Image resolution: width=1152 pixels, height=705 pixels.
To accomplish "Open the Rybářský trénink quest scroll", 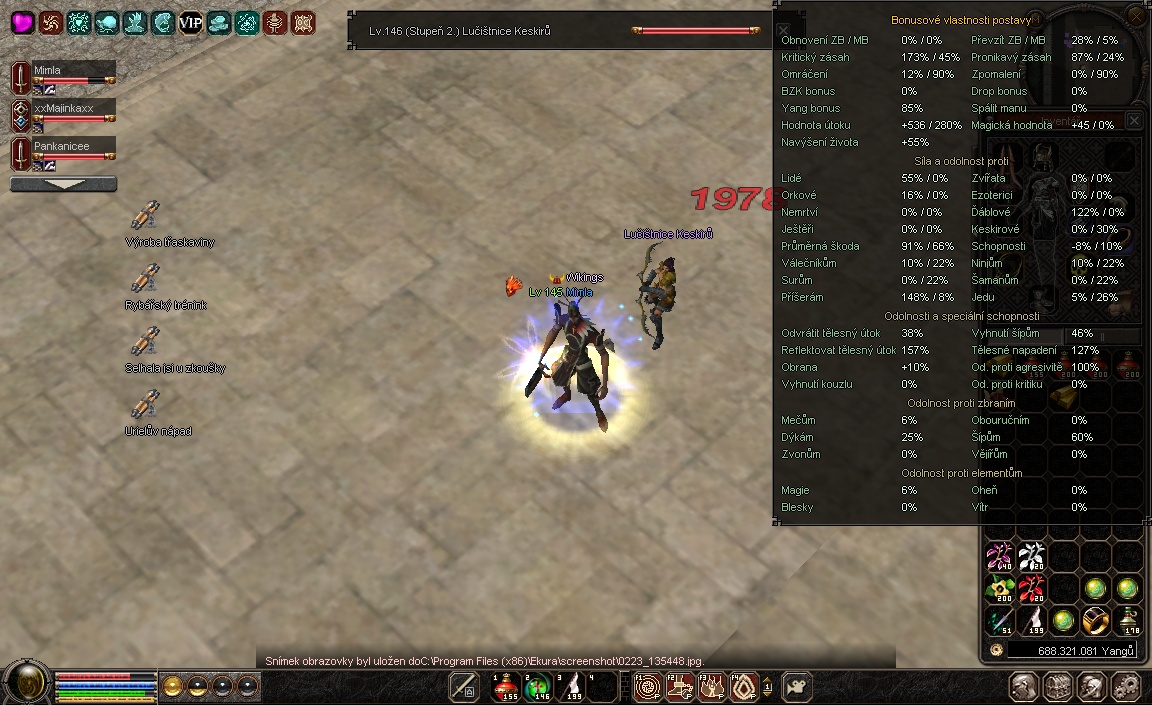I will [x=146, y=279].
